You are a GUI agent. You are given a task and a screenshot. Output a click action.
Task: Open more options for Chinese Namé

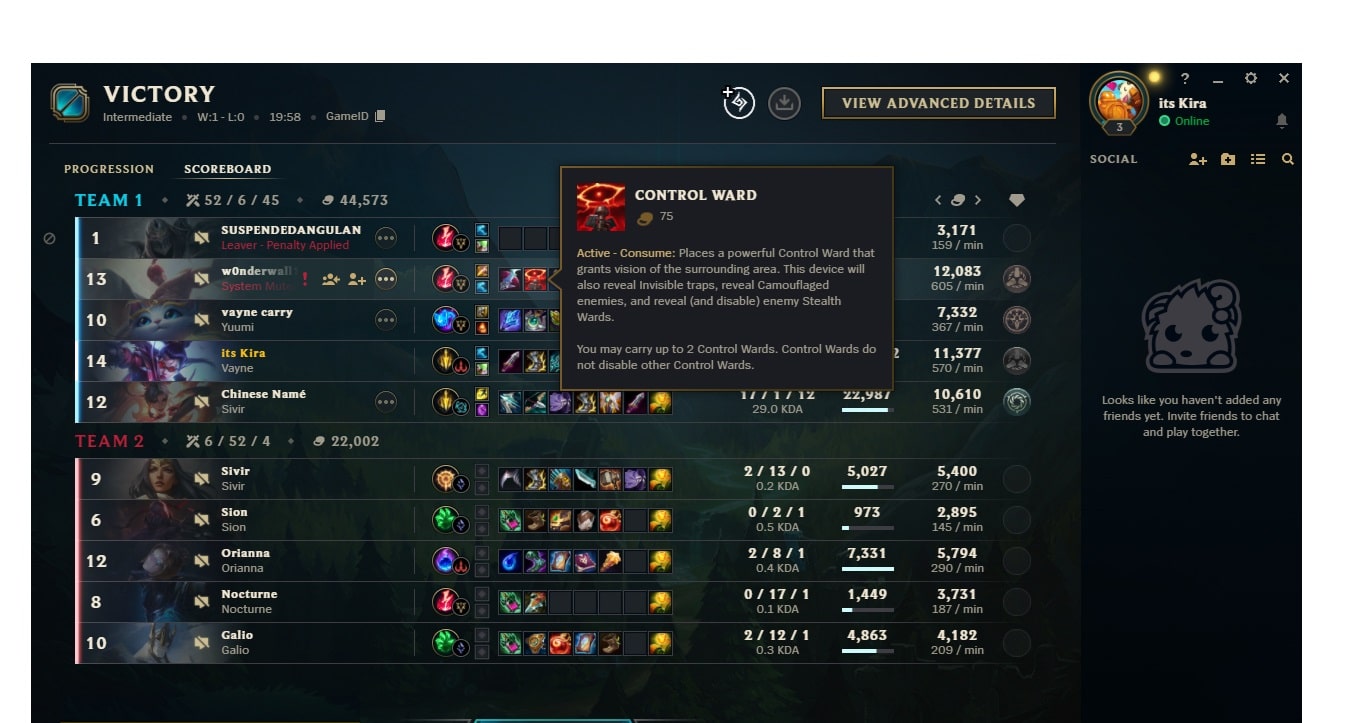pos(387,401)
